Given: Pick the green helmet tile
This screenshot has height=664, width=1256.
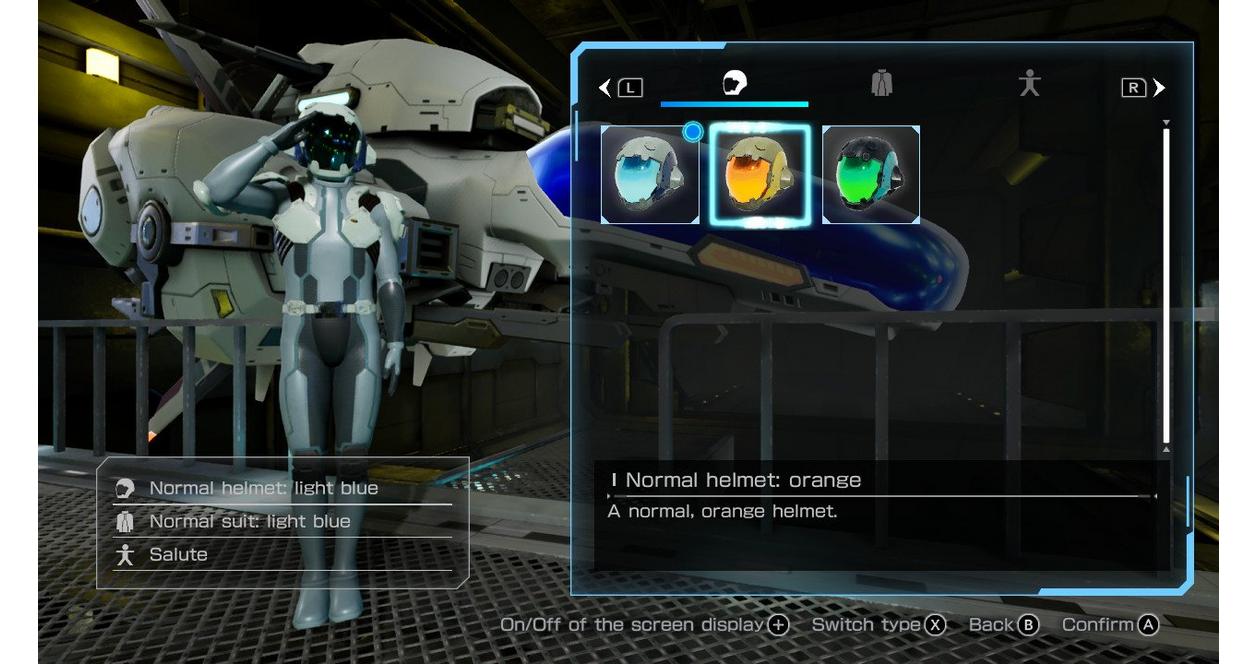Looking at the screenshot, I should point(870,174).
